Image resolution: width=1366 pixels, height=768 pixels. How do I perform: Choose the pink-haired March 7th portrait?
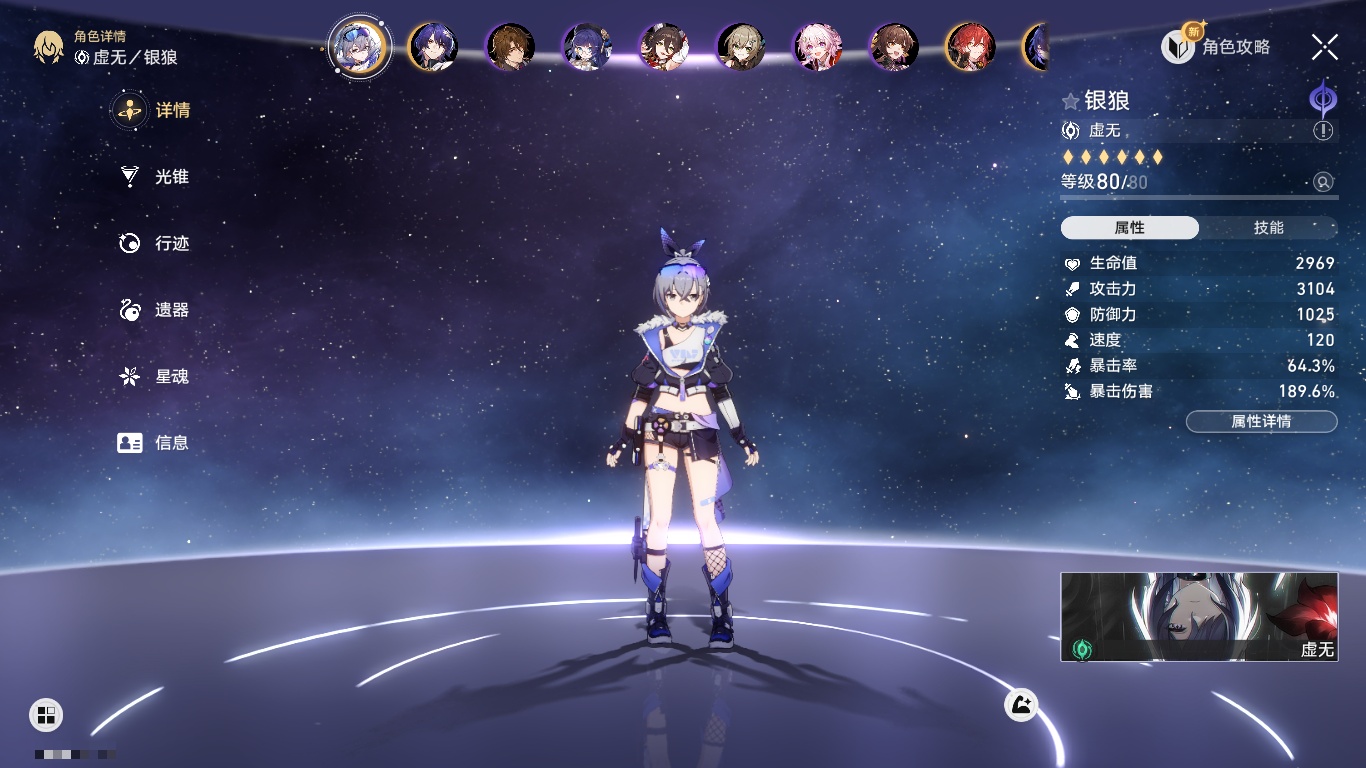[817, 46]
